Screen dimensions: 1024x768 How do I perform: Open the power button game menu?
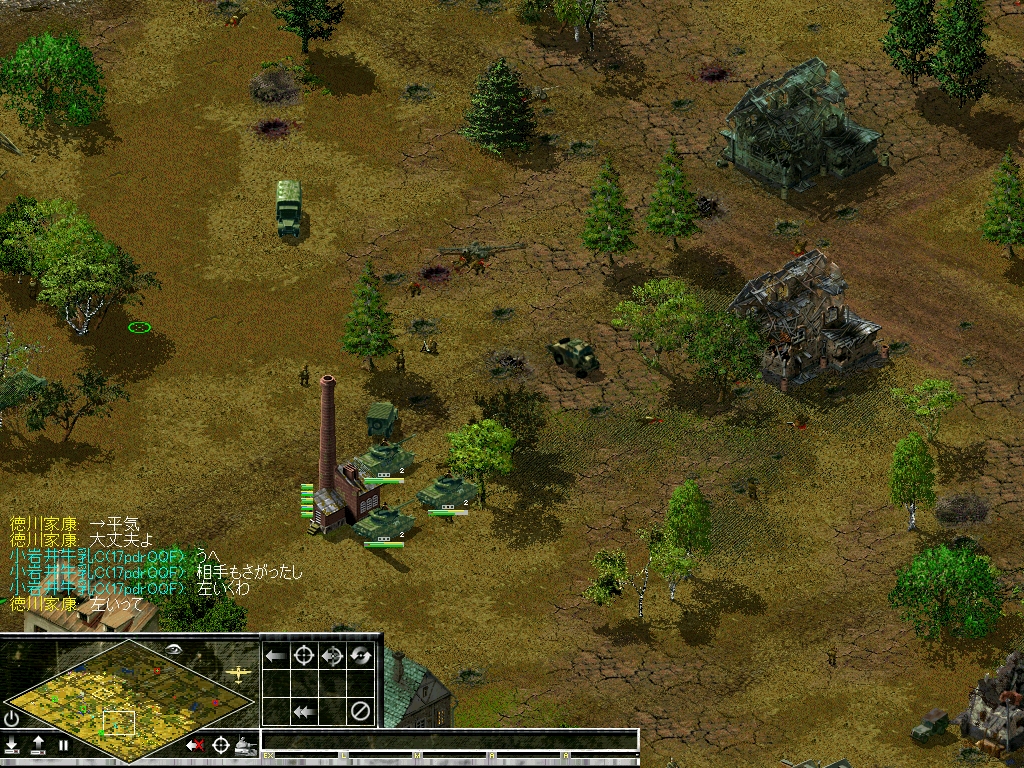(11, 718)
